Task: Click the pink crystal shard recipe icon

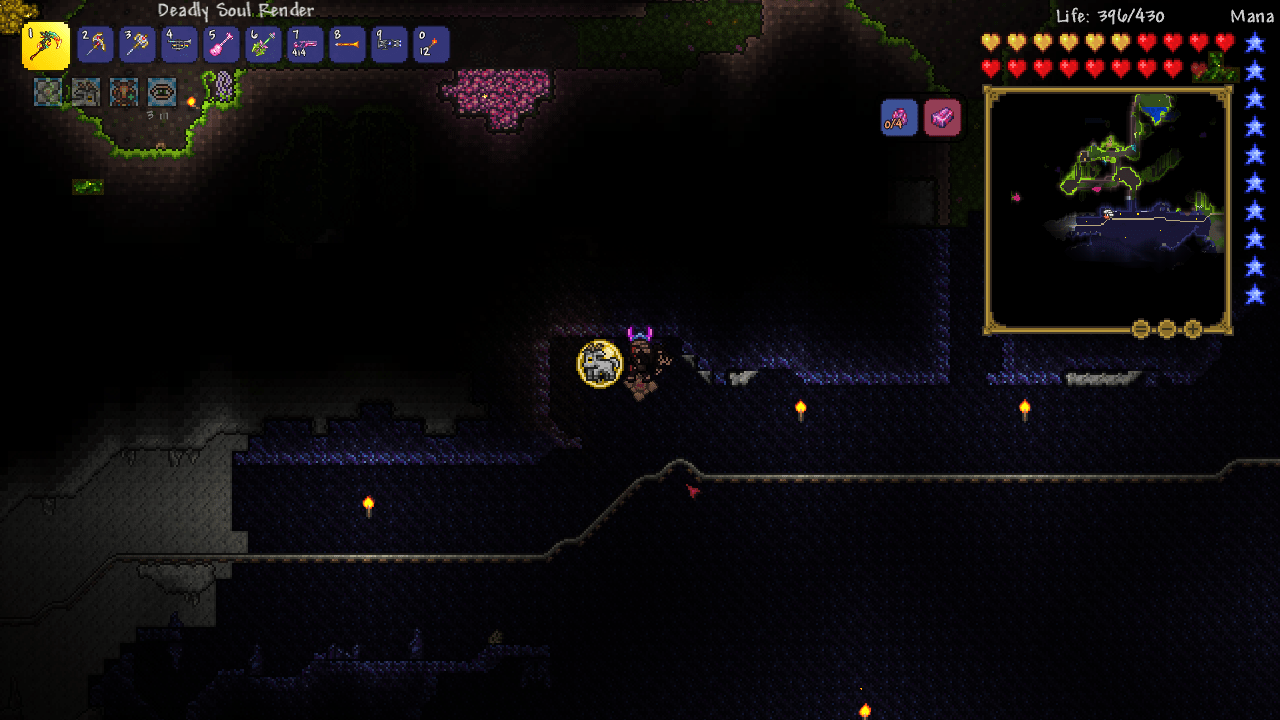Action: click(x=897, y=118)
